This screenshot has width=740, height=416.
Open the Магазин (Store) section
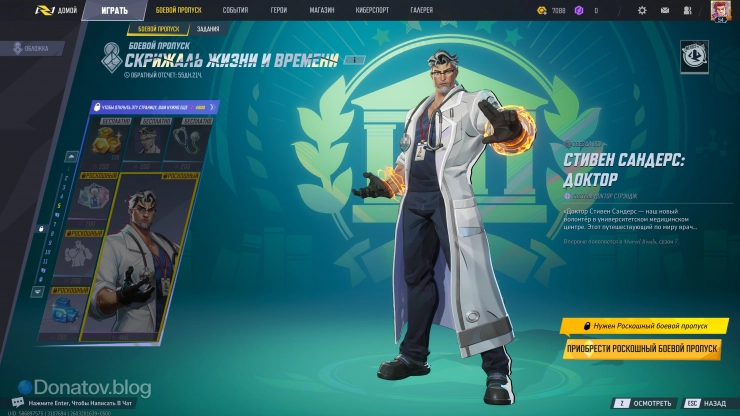click(321, 11)
